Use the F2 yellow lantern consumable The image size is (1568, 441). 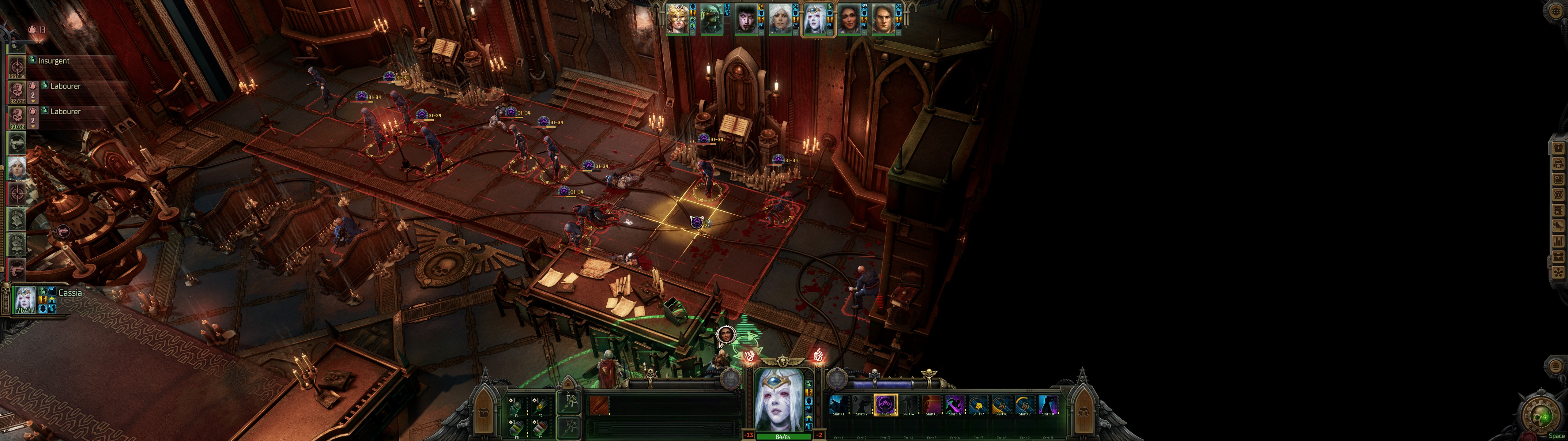point(540,407)
